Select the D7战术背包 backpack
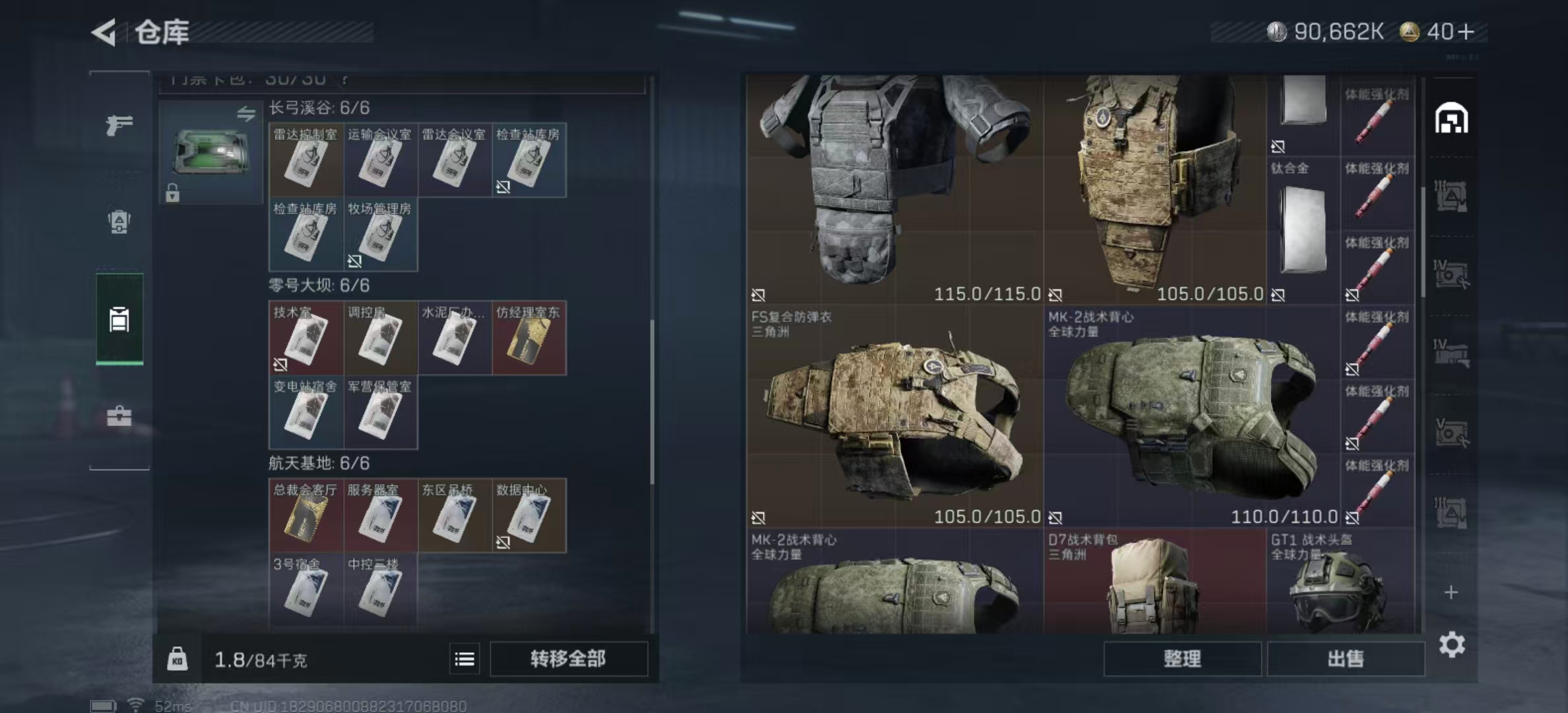The width and height of the screenshot is (1568, 713). coord(1154,582)
